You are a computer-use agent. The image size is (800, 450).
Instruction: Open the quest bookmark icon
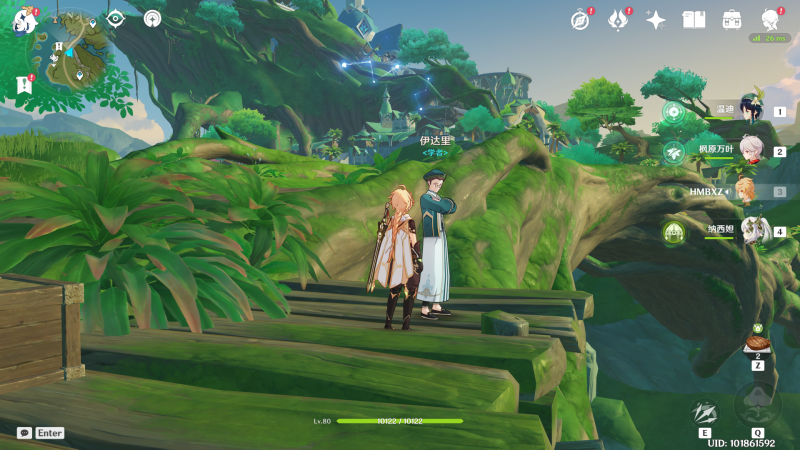point(24,86)
